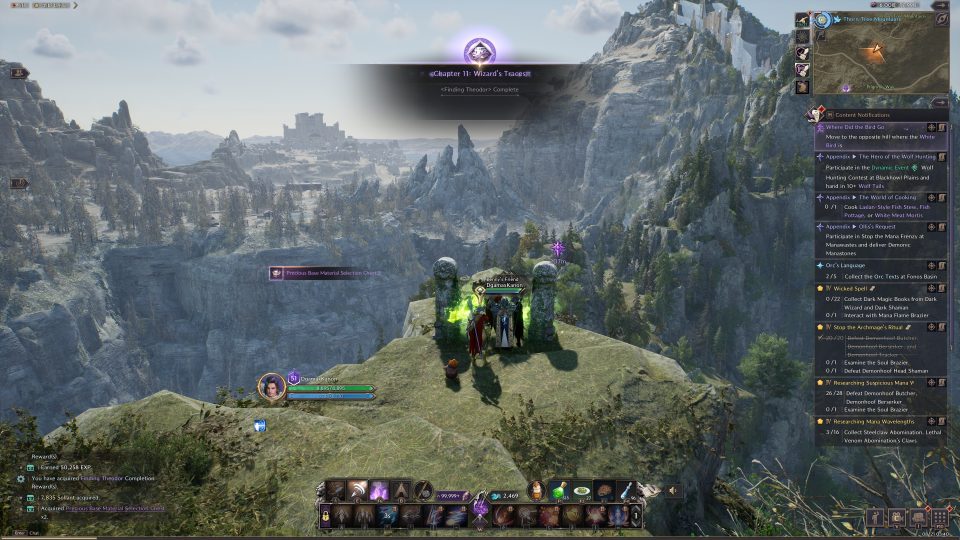
Task: Open the Thorn Tree Mountain minimap
Action: (880, 58)
